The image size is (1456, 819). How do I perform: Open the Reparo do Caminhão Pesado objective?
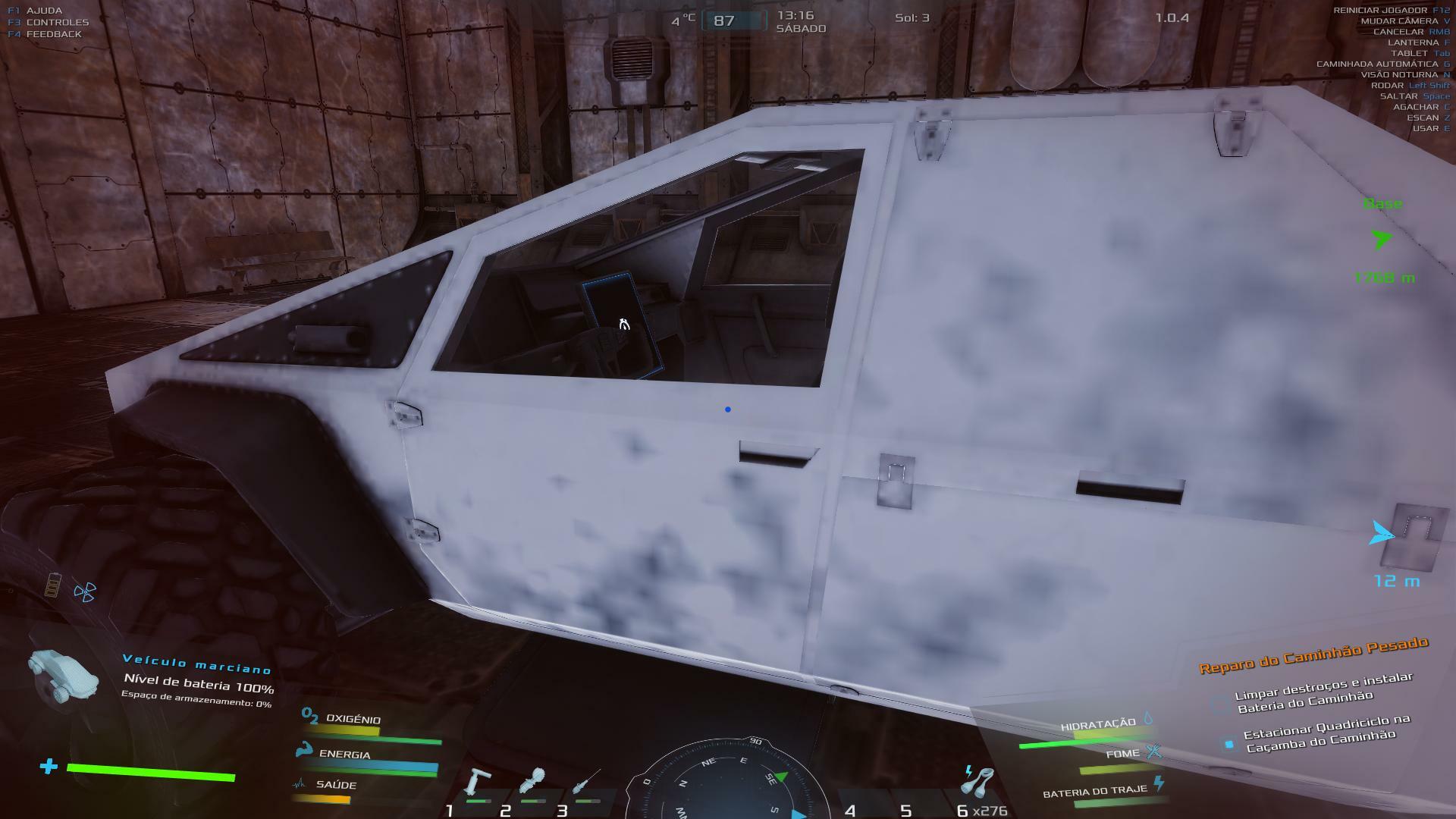[x=1313, y=654]
